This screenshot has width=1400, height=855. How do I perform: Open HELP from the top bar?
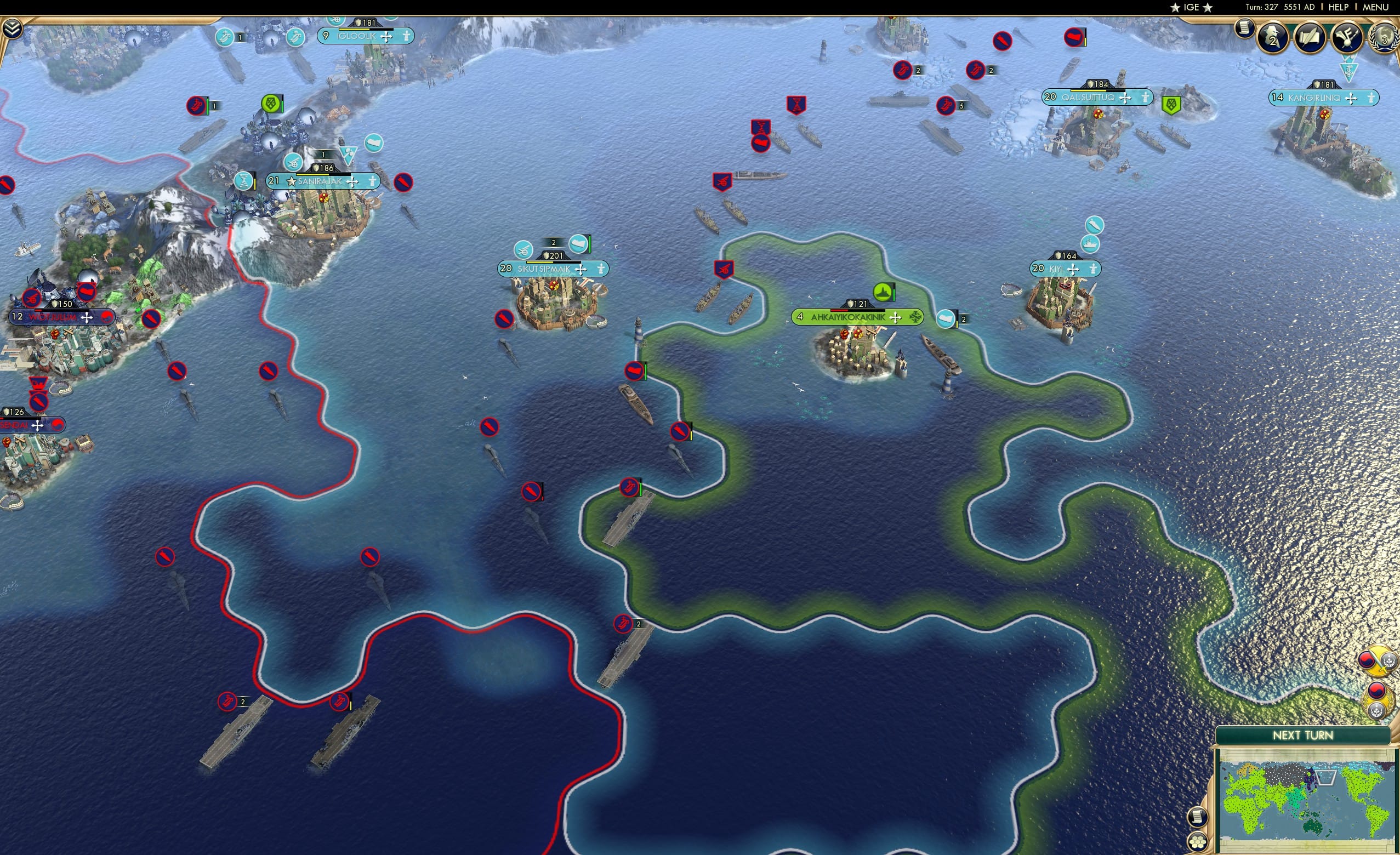pyautogui.click(x=1339, y=7)
